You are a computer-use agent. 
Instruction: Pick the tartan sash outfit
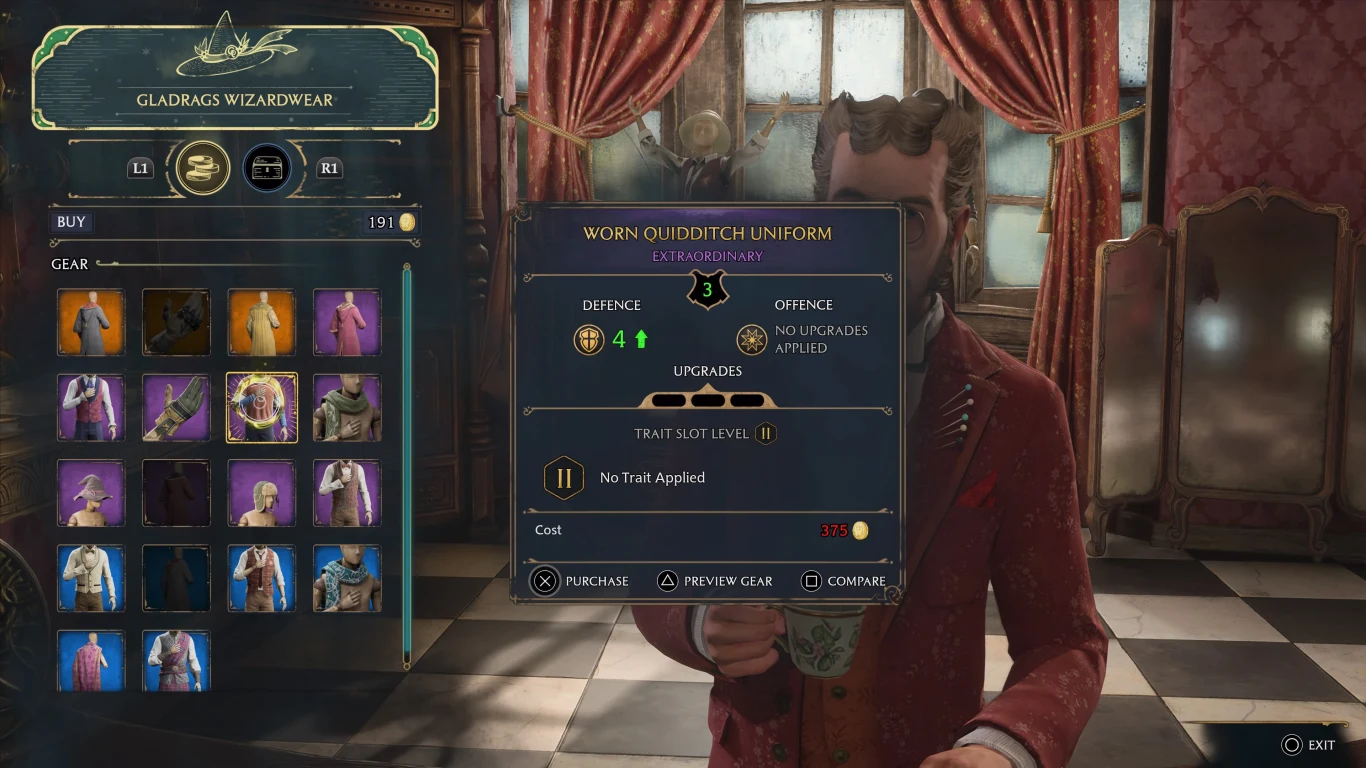176,660
